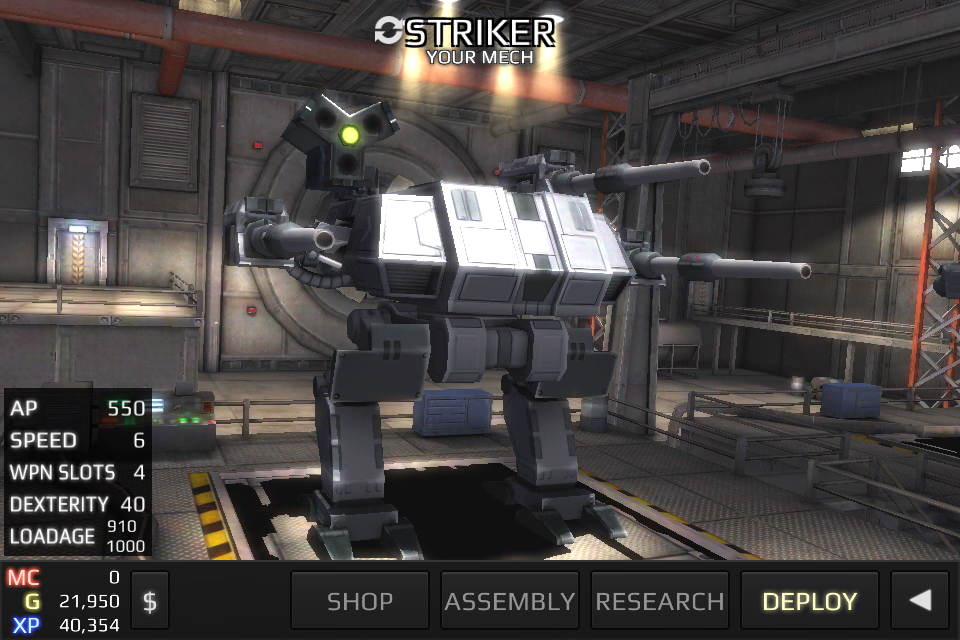Deploy the Striker mech
The width and height of the screenshot is (960, 640).
pyautogui.click(x=810, y=601)
